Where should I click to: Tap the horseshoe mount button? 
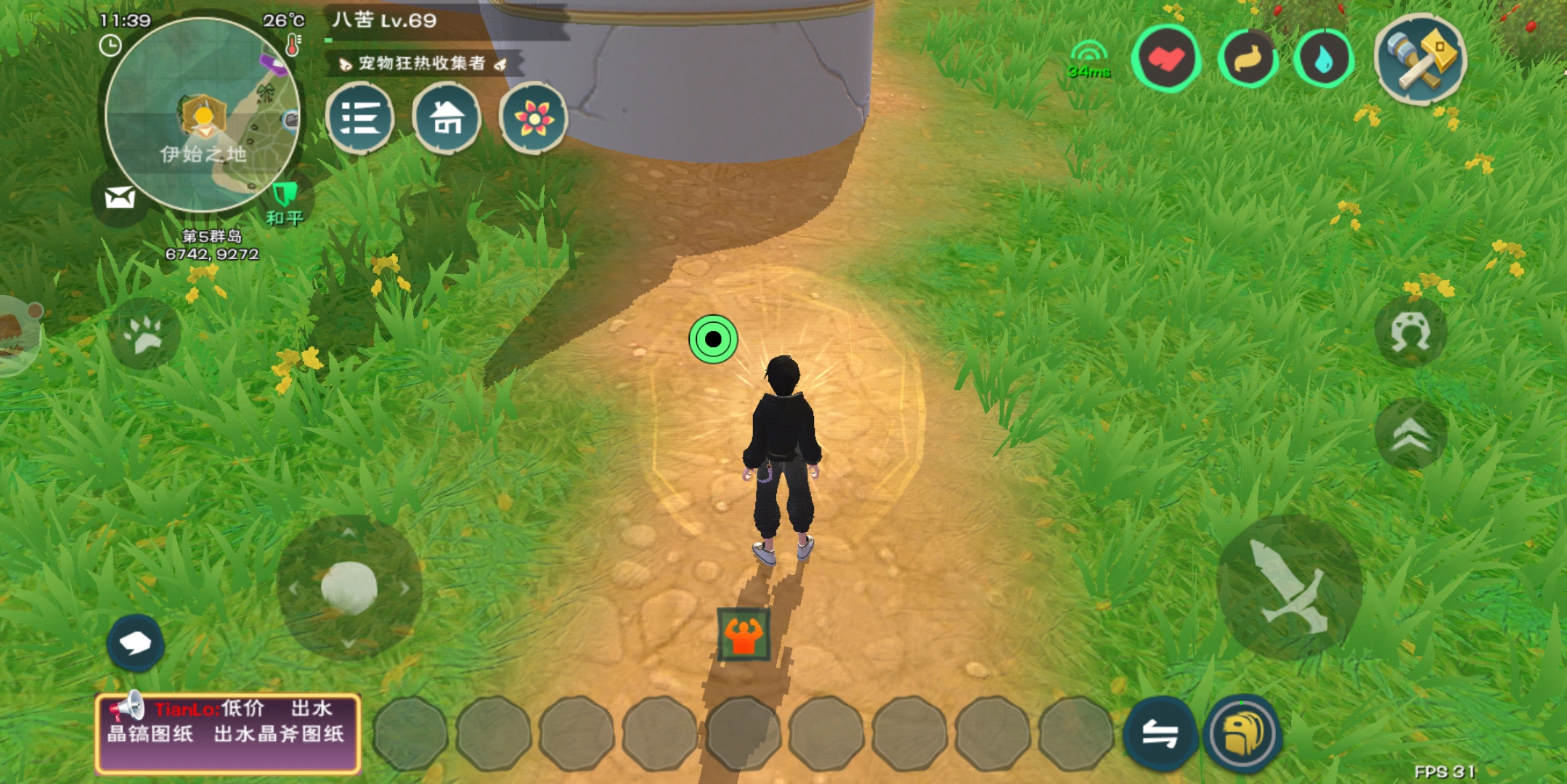point(1410,332)
